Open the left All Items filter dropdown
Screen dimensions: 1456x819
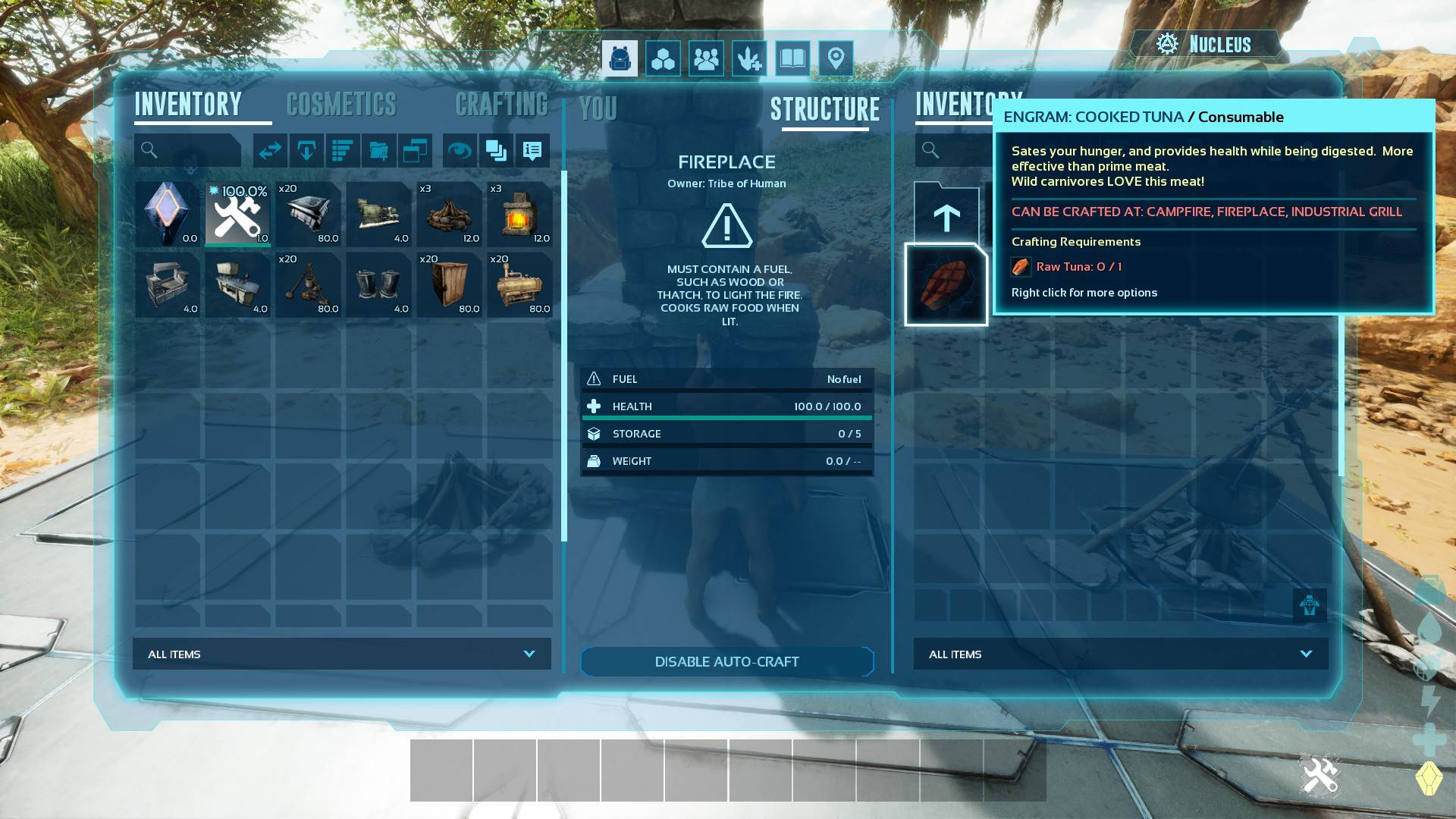tap(342, 654)
